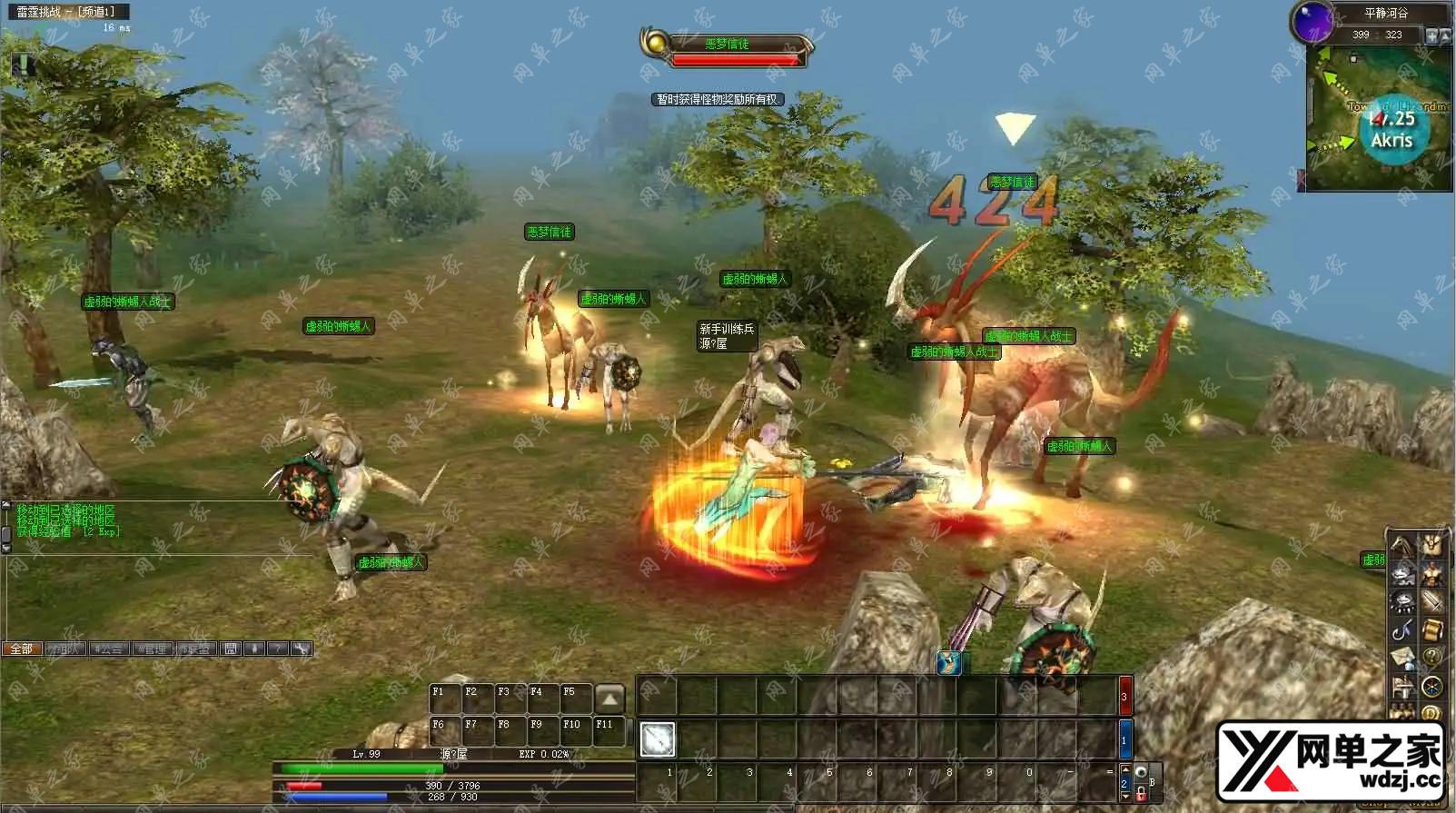Open the fishing hook menu icon

click(x=1403, y=630)
